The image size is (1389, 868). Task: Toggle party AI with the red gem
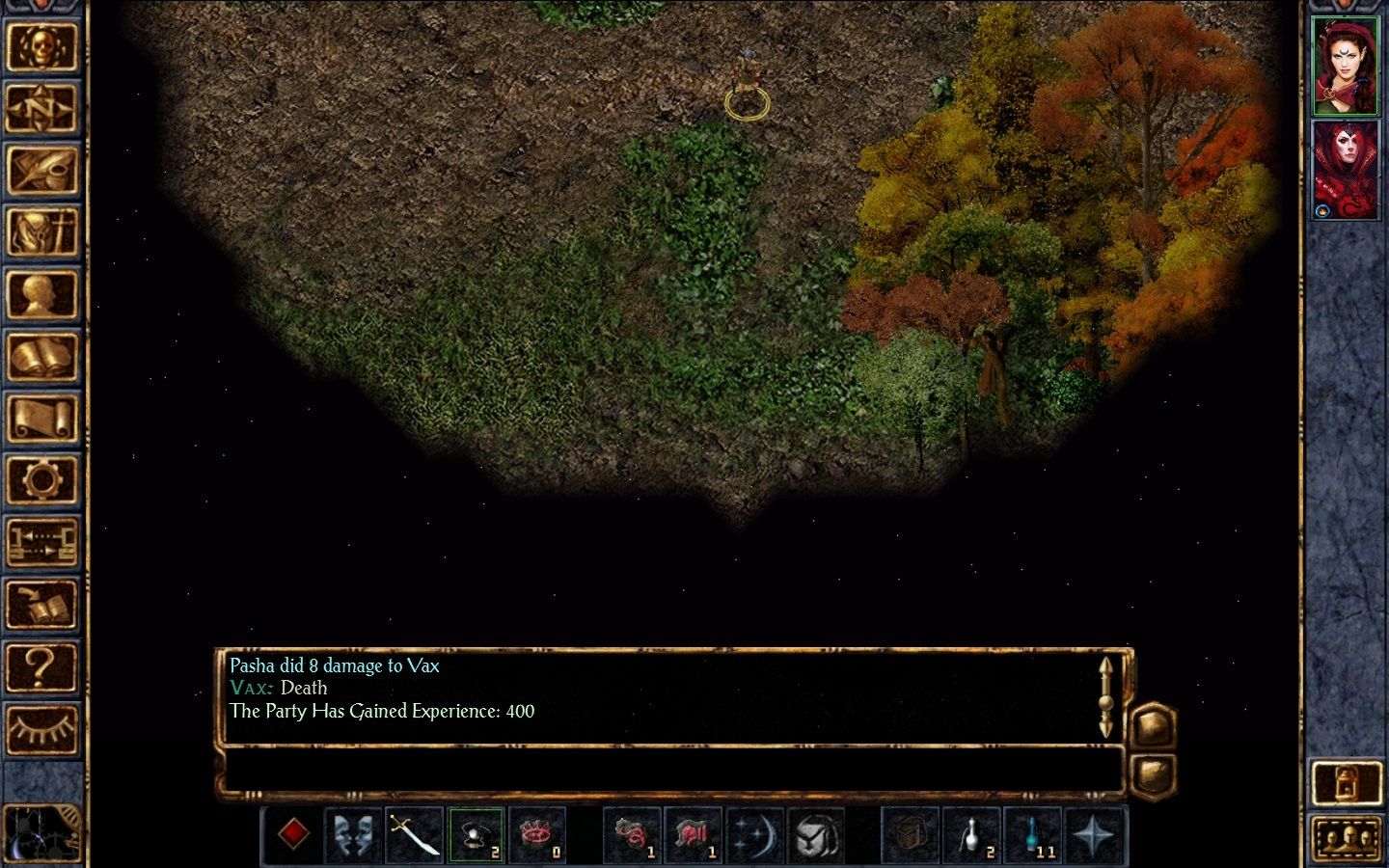point(294,832)
